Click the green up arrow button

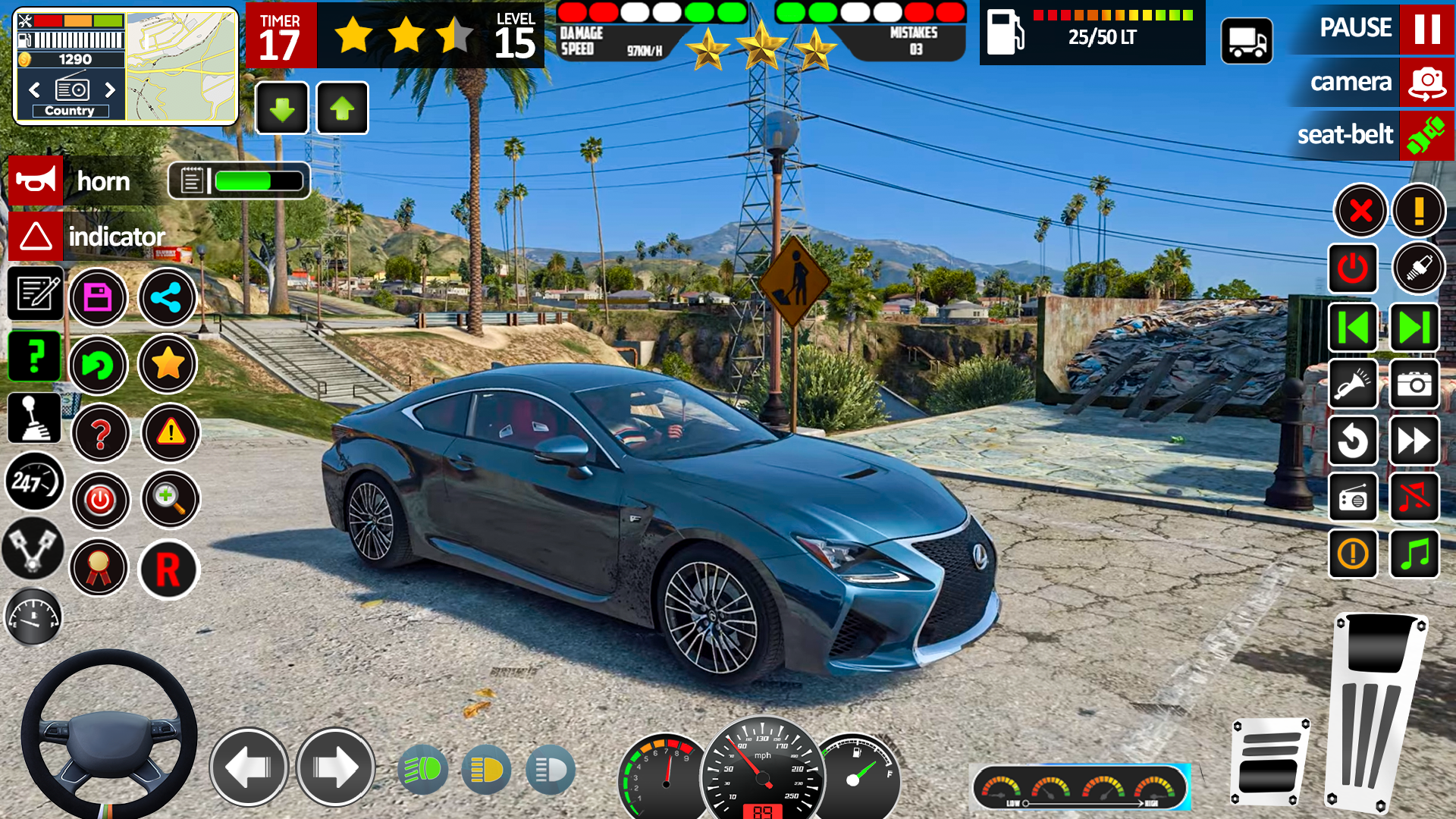342,108
